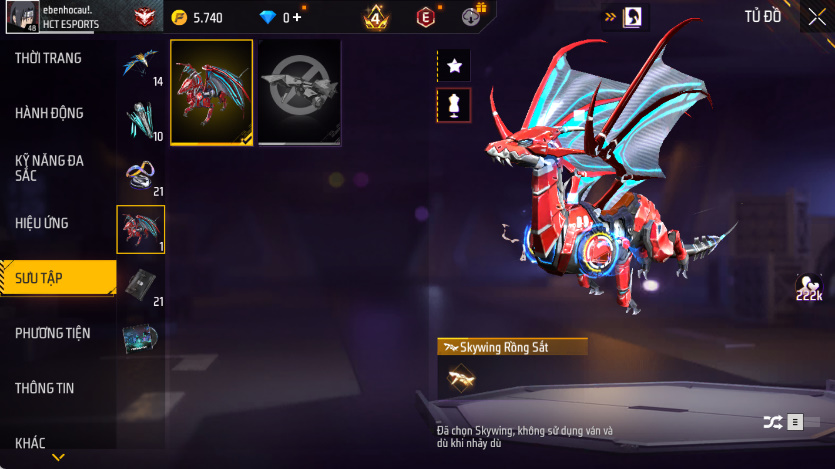Open the subcategory with the ring icon
Viewport: 835px width, 469px height.
click(140, 177)
